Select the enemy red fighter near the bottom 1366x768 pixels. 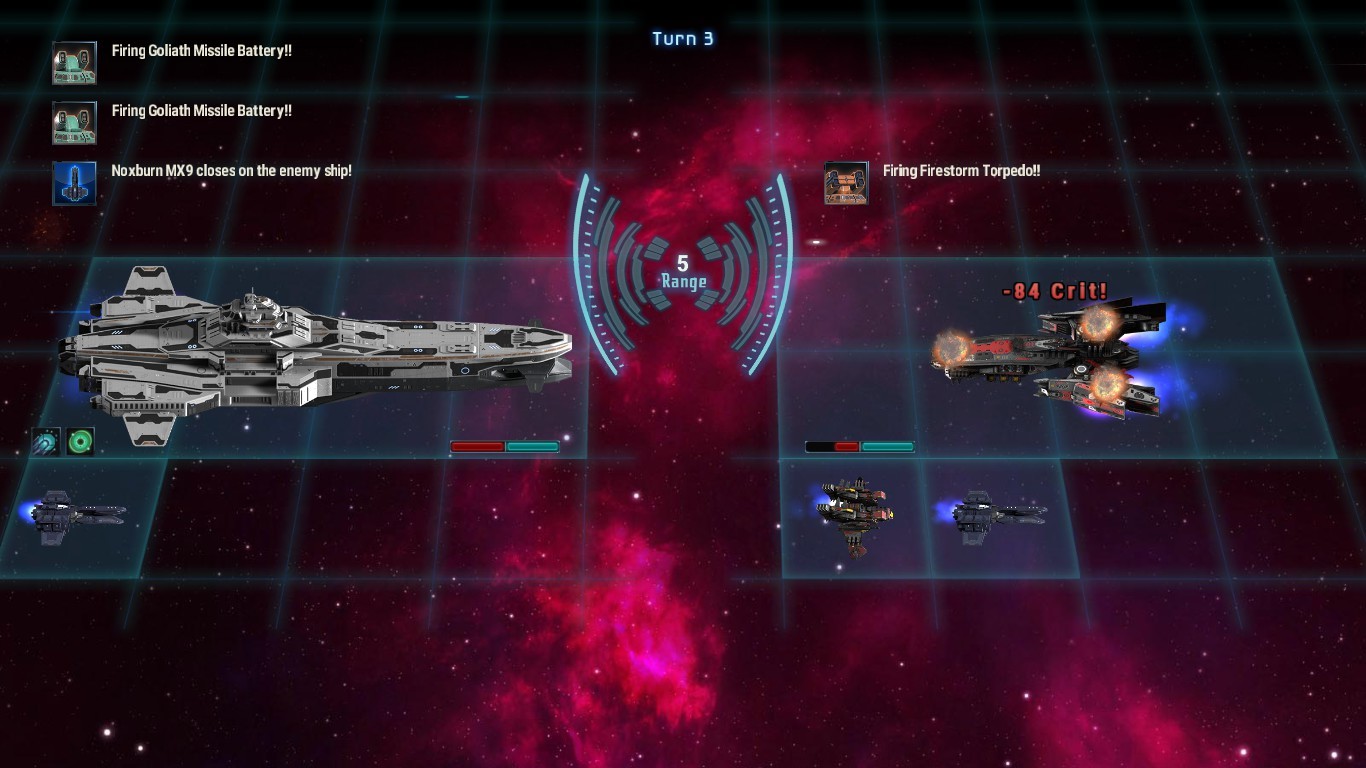[x=855, y=513]
